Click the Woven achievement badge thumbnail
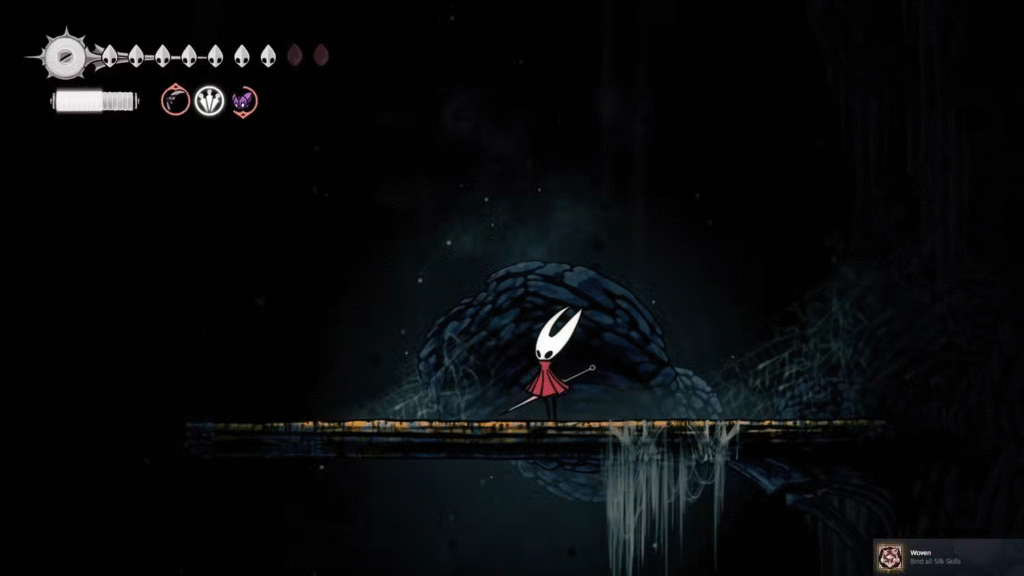The height and width of the screenshot is (576, 1024). 889,557
